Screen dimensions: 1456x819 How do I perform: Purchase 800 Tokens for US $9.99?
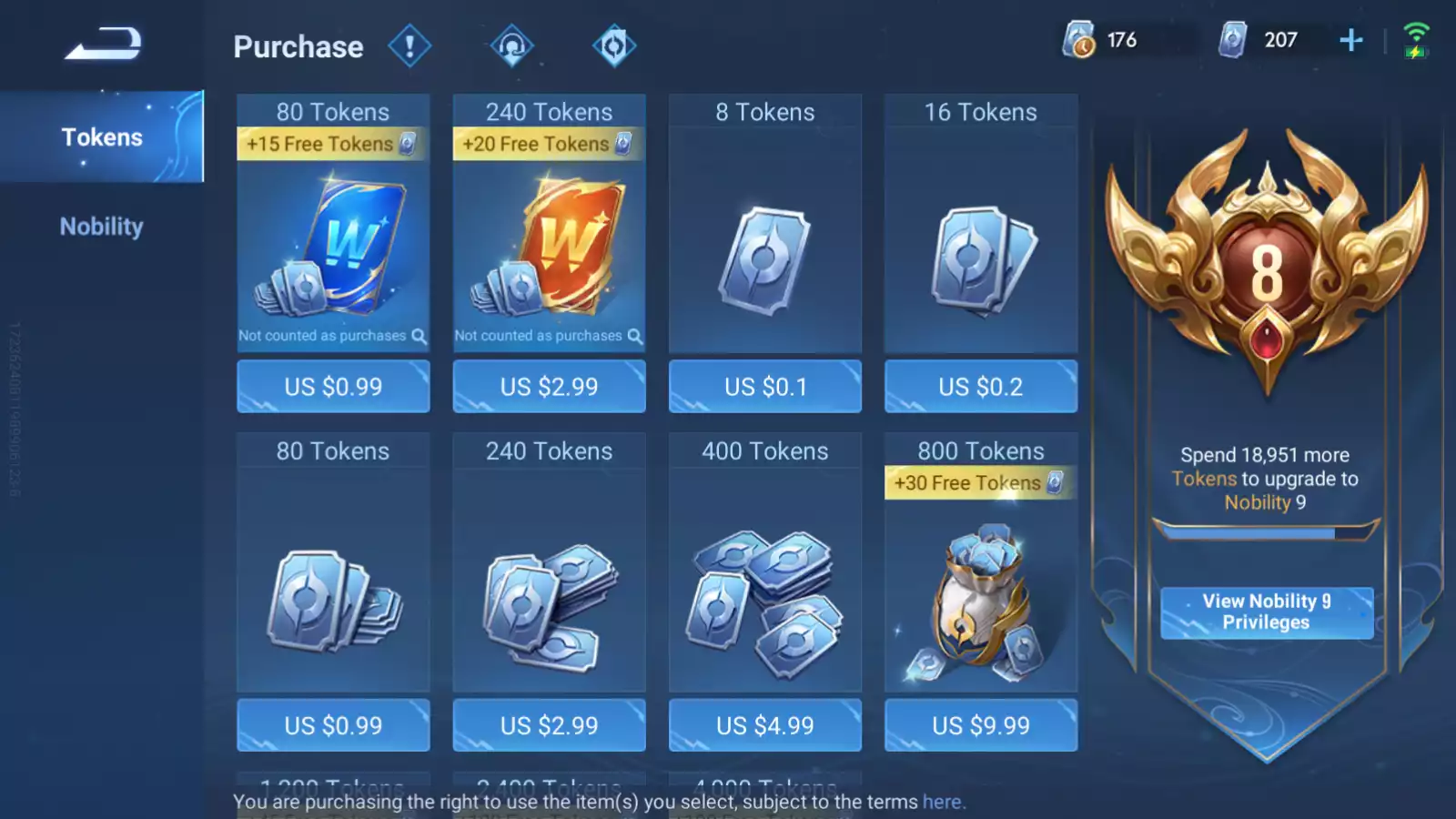pyautogui.click(x=980, y=725)
